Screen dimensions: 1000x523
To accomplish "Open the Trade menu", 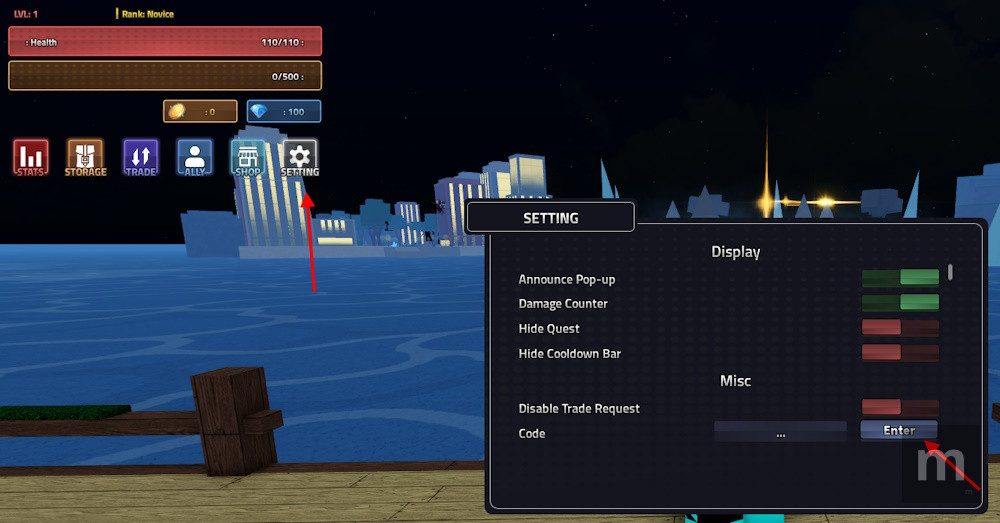I will pos(141,157).
